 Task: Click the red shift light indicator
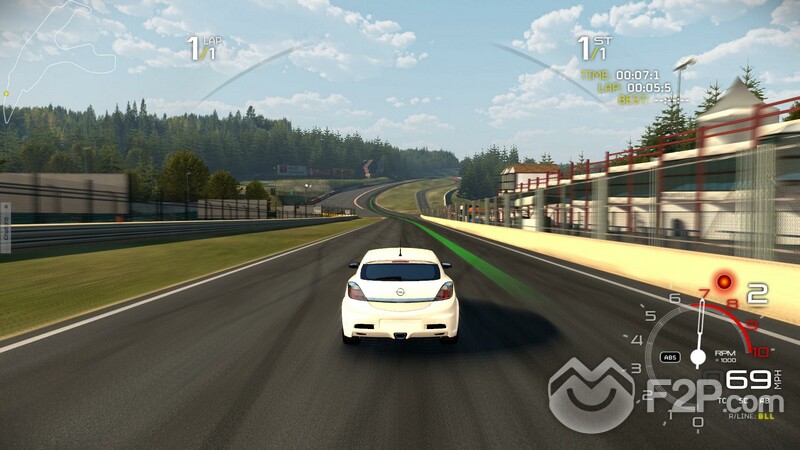tap(723, 282)
